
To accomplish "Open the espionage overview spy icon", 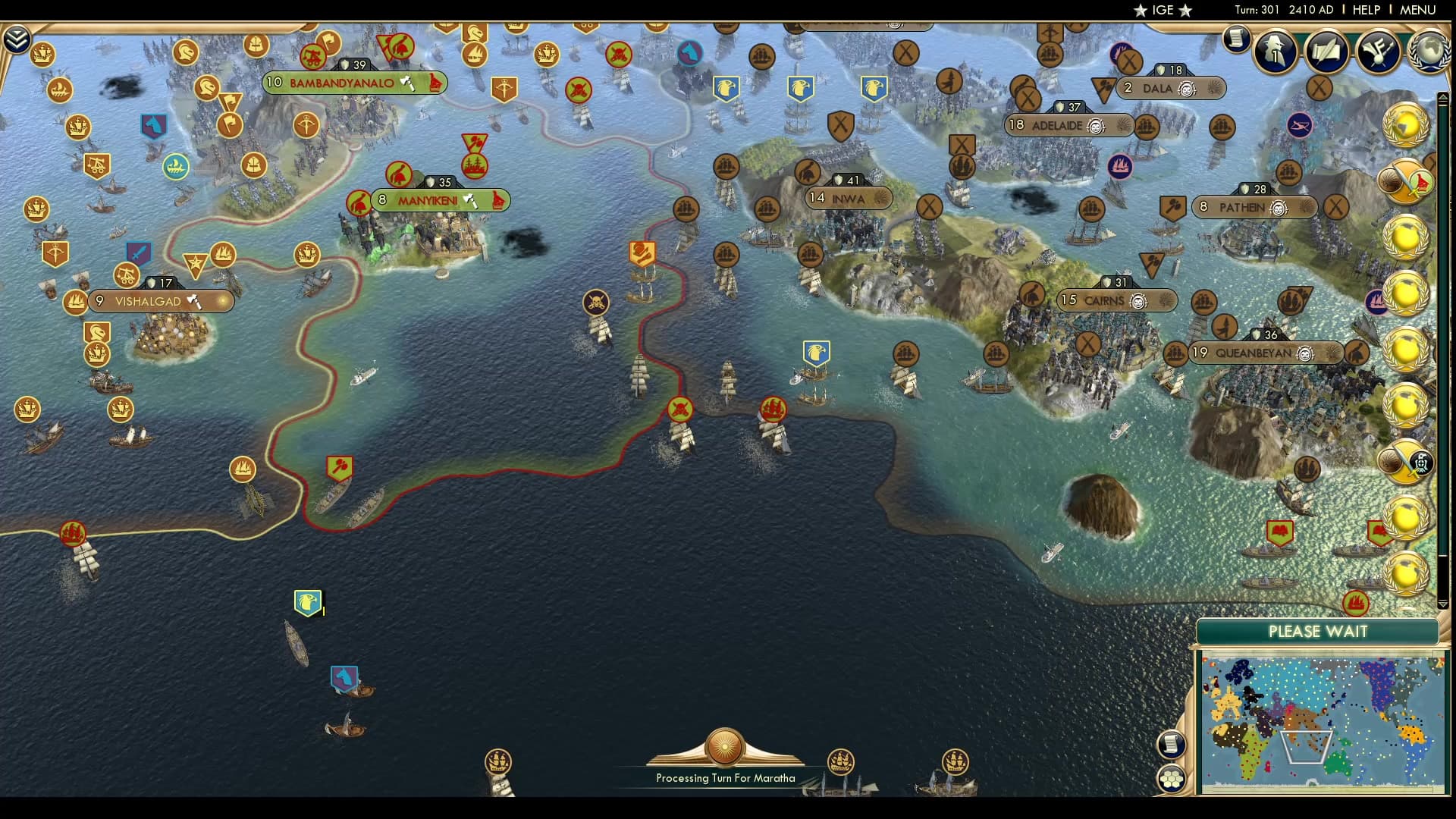I will [1275, 52].
